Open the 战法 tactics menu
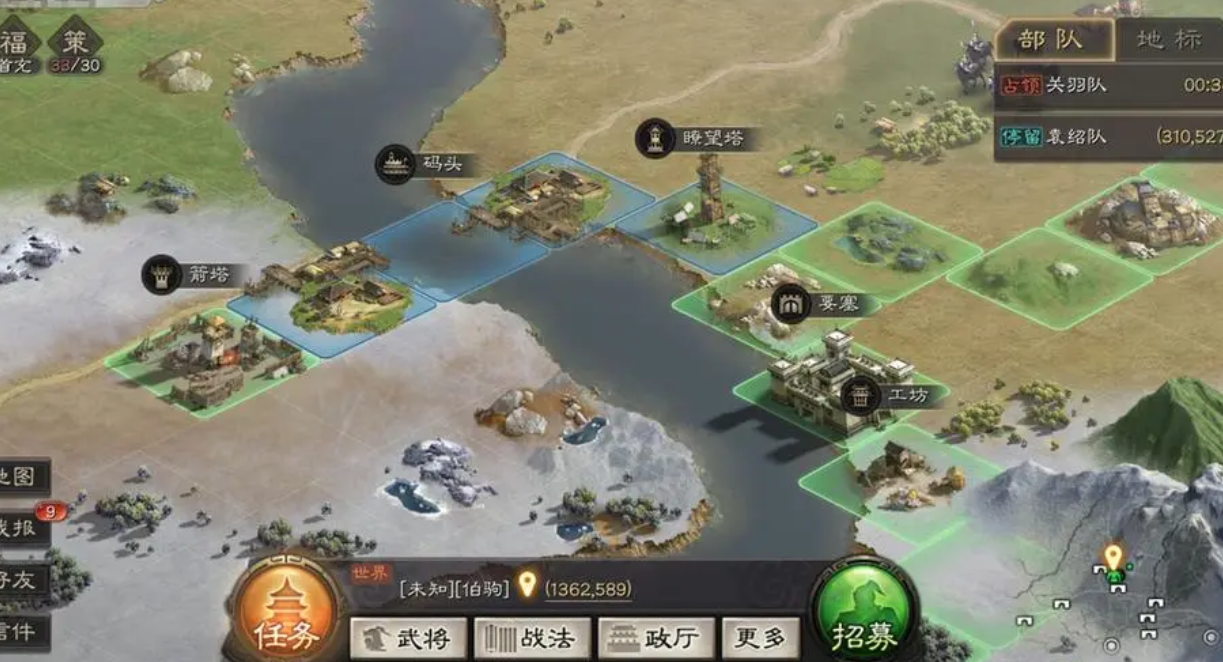1223x662 pixels. [x=532, y=638]
